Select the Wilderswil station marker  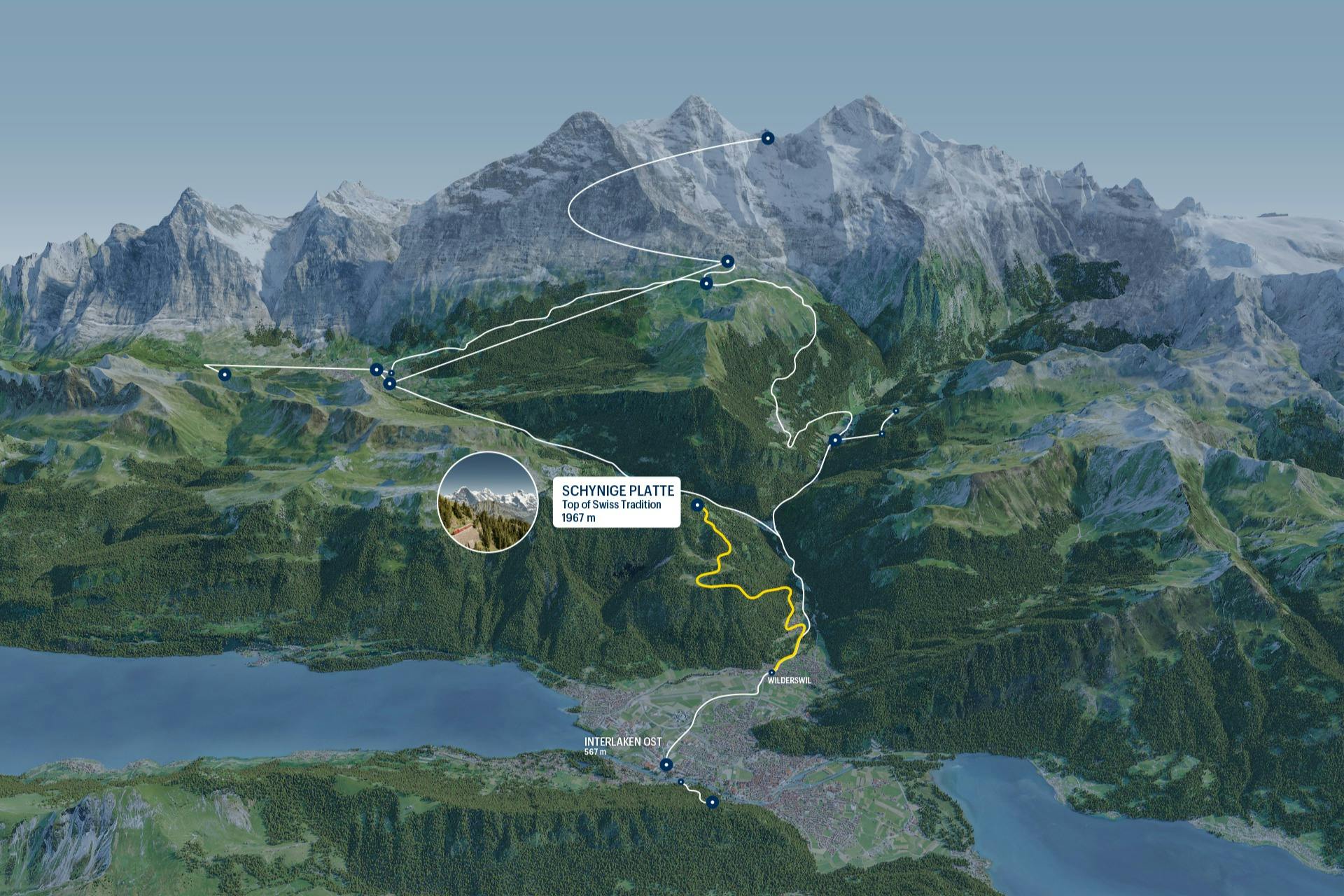click(x=771, y=672)
